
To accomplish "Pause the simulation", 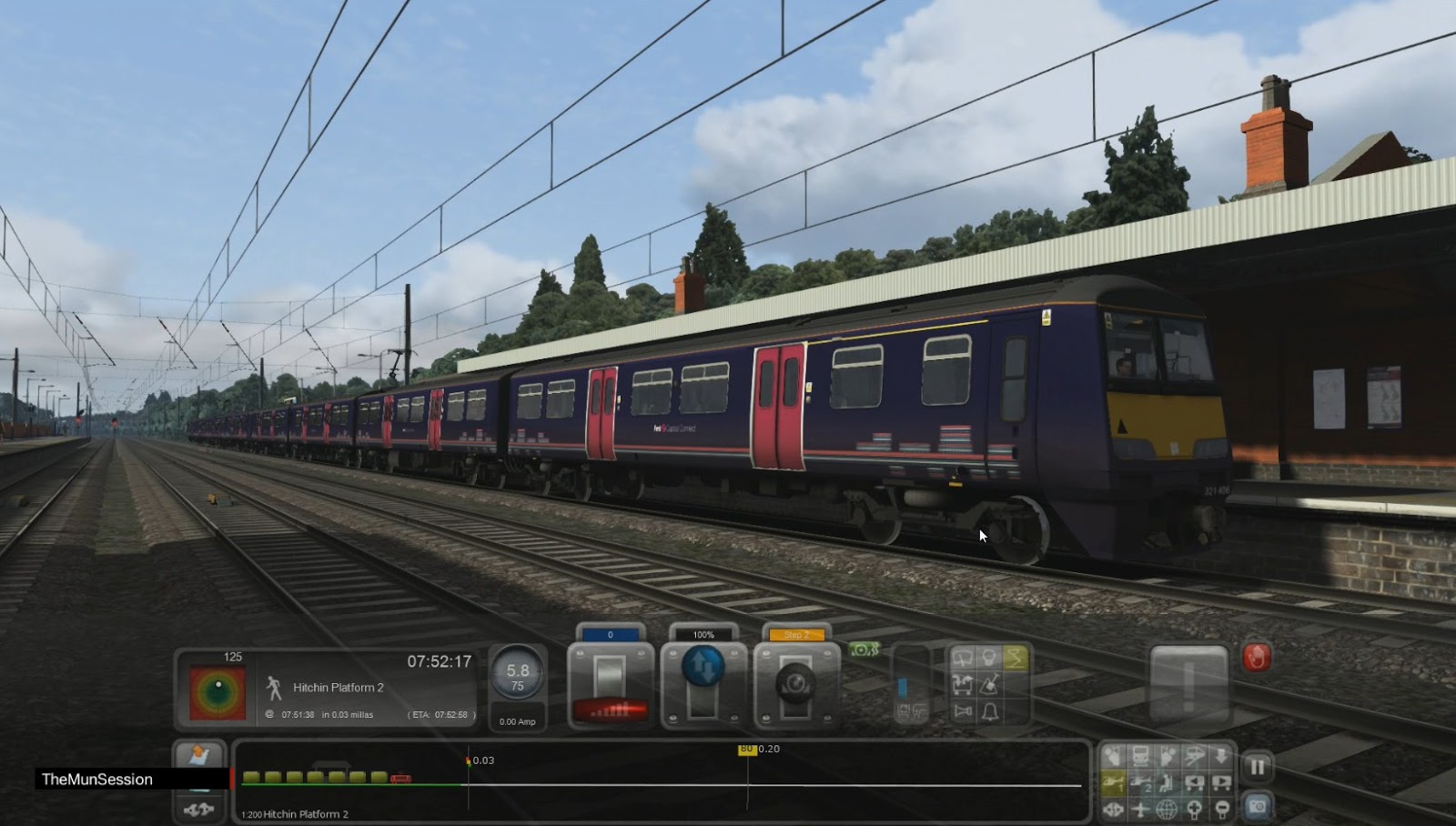I will 1258,765.
